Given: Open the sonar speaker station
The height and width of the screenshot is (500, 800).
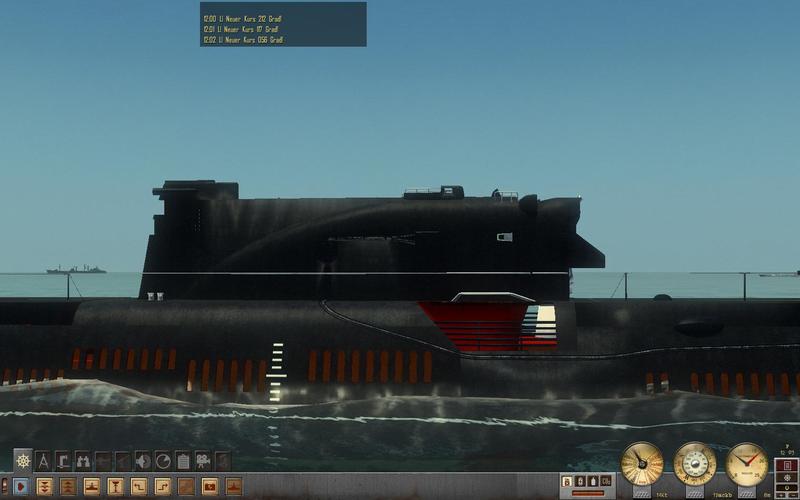Looking at the screenshot, I should (142, 461).
